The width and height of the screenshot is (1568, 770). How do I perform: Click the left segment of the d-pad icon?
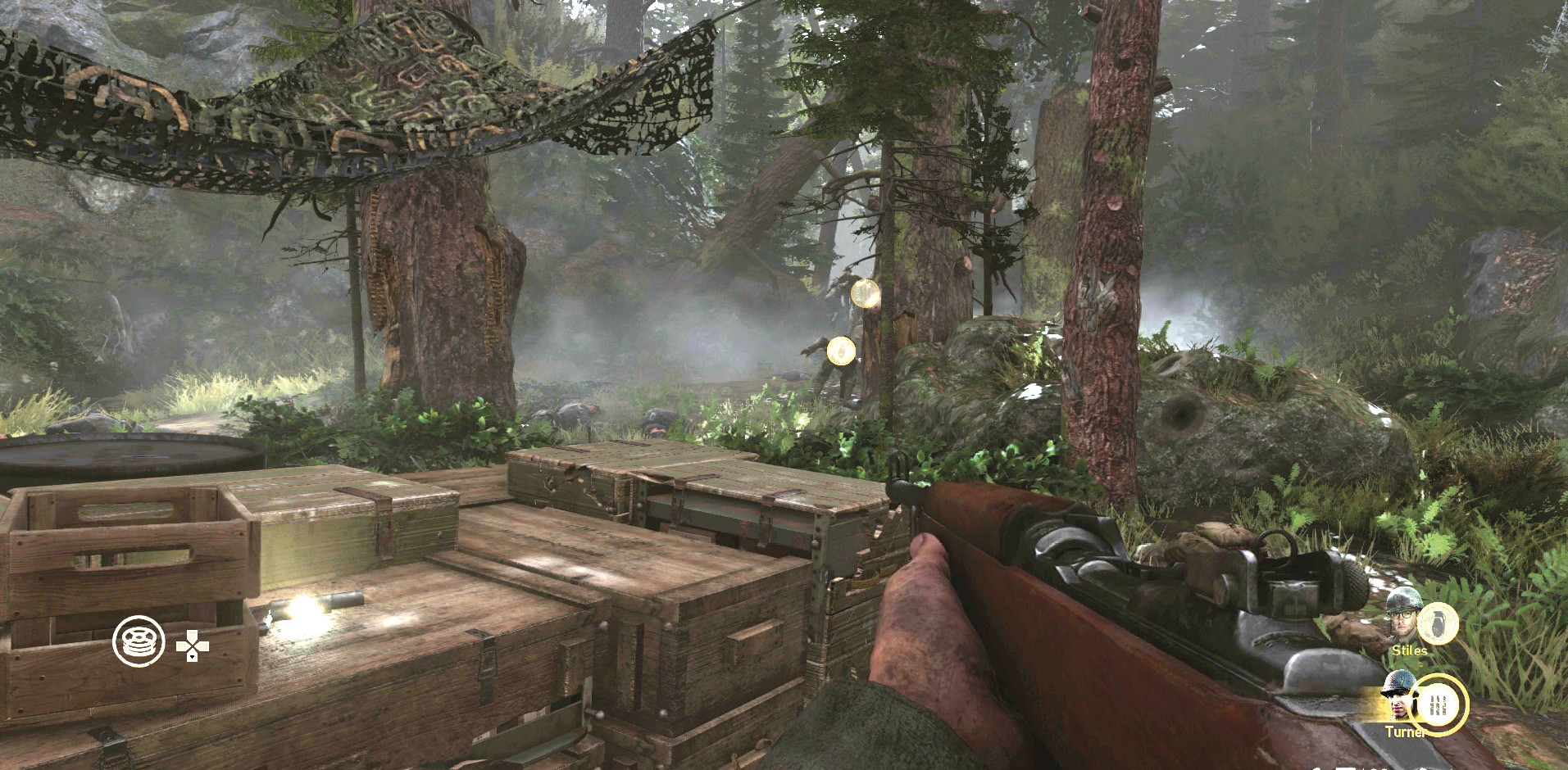pos(182,645)
